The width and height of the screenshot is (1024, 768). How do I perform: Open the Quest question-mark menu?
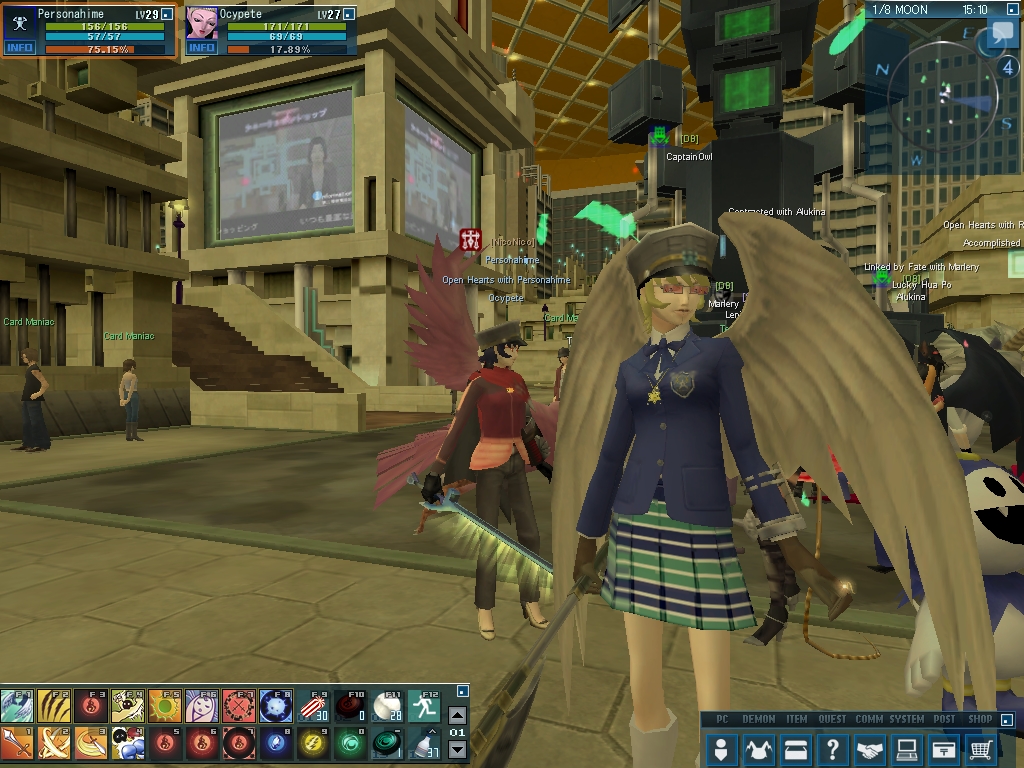[x=833, y=748]
